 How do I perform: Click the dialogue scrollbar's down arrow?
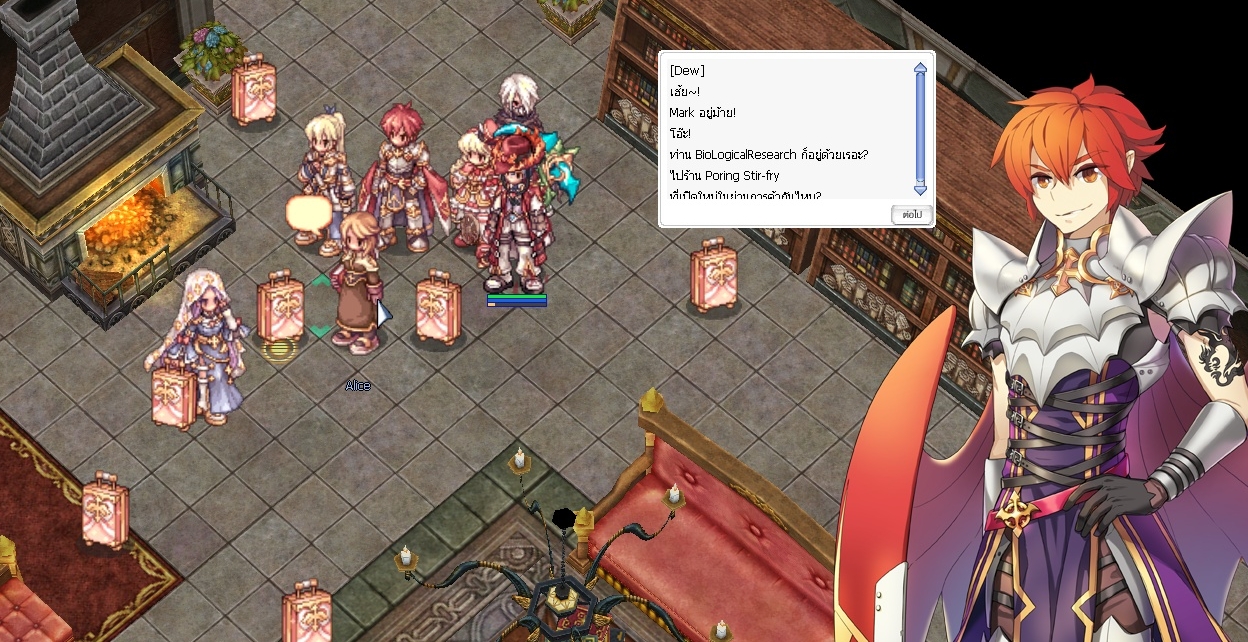[920, 188]
